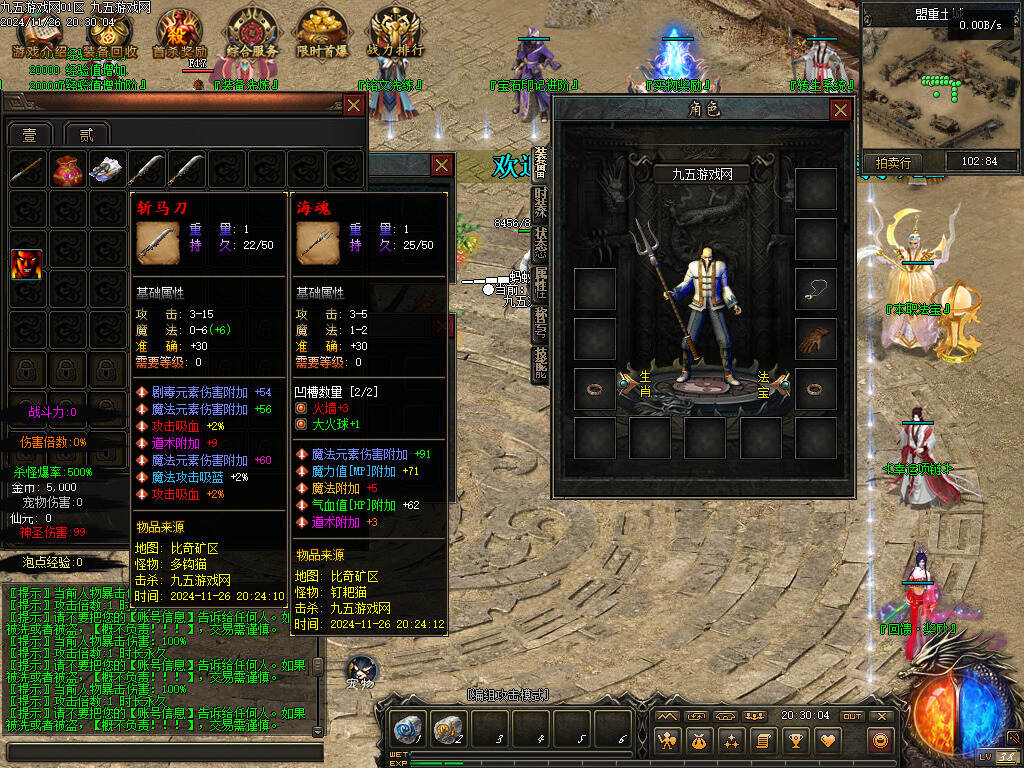Select the red lucky pouch item
The image size is (1024, 768).
pos(67,170)
